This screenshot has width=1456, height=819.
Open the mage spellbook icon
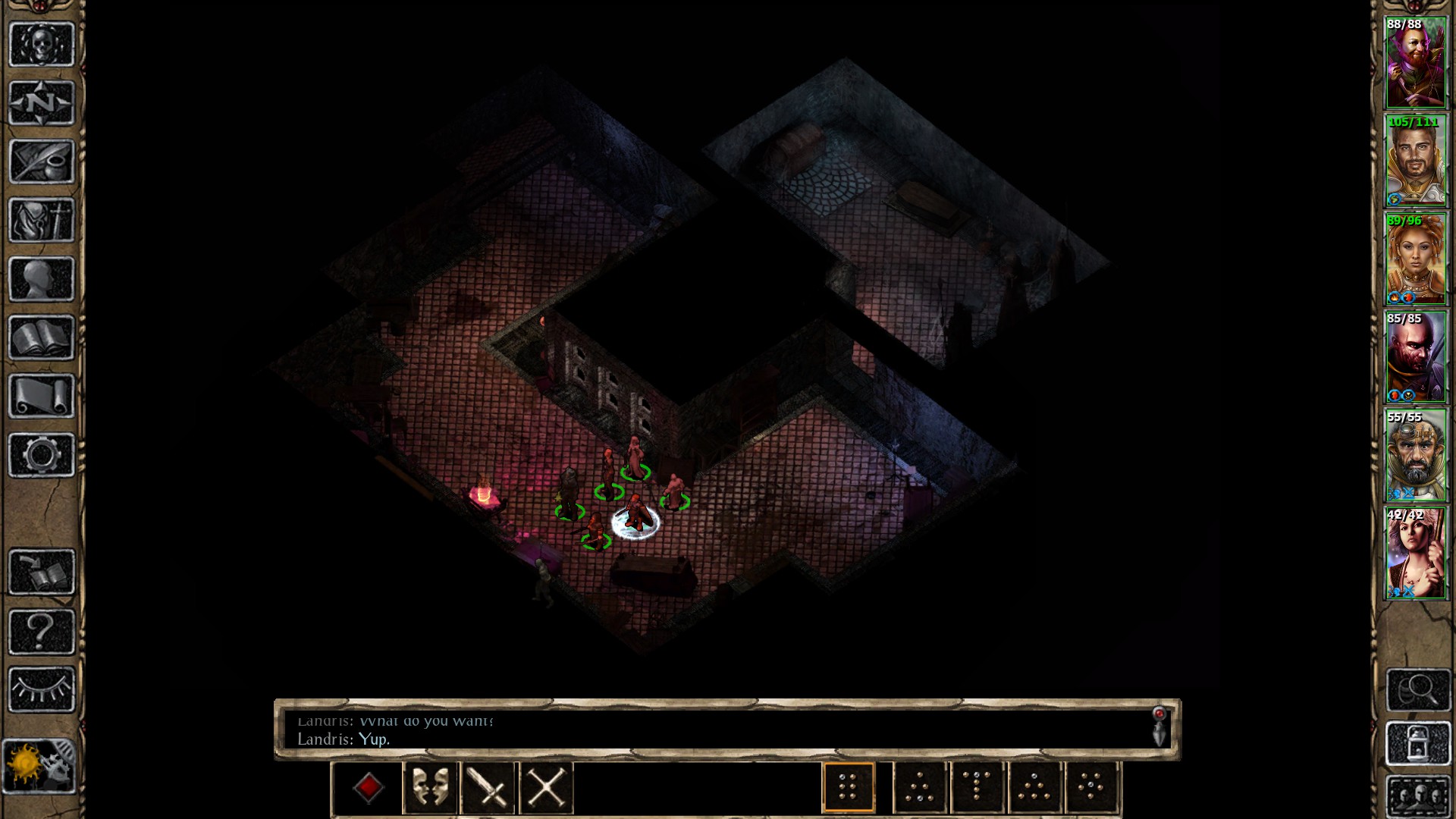click(x=42, y=338)
